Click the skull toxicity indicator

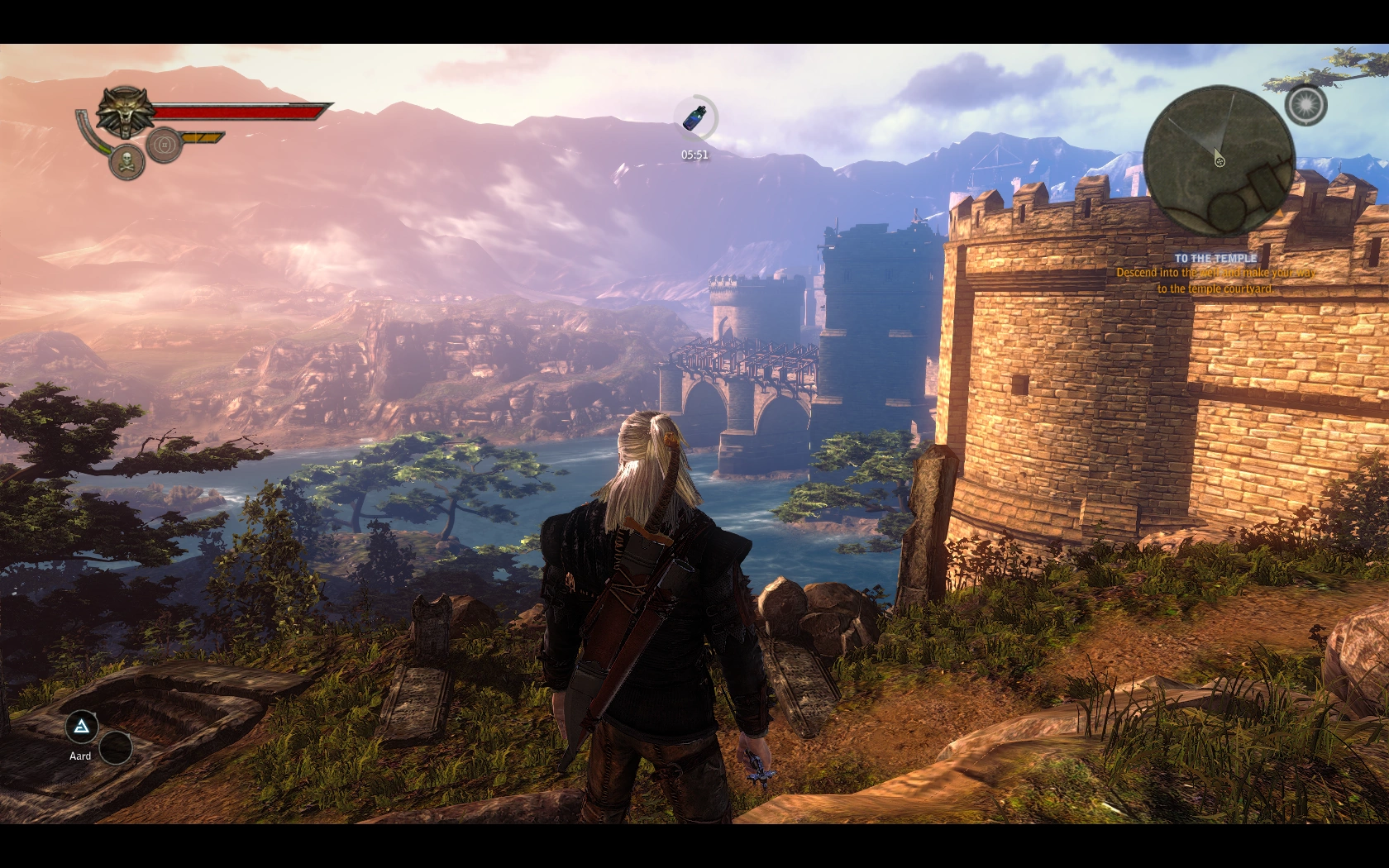click(x=126, y=161)
